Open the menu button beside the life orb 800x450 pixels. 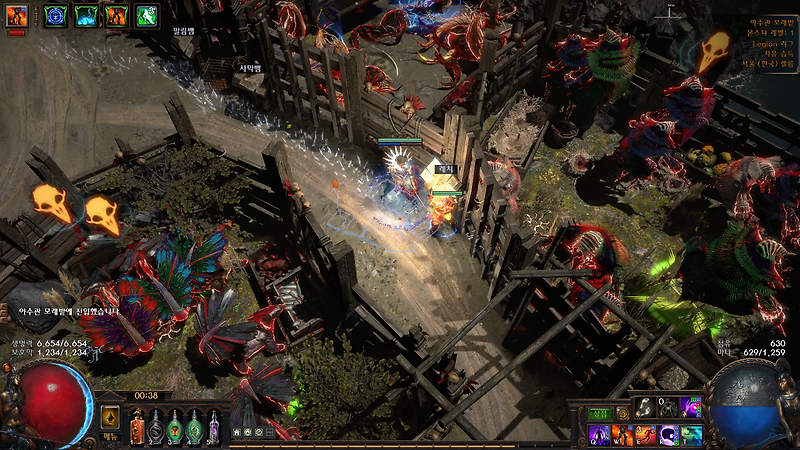(110, 437)
